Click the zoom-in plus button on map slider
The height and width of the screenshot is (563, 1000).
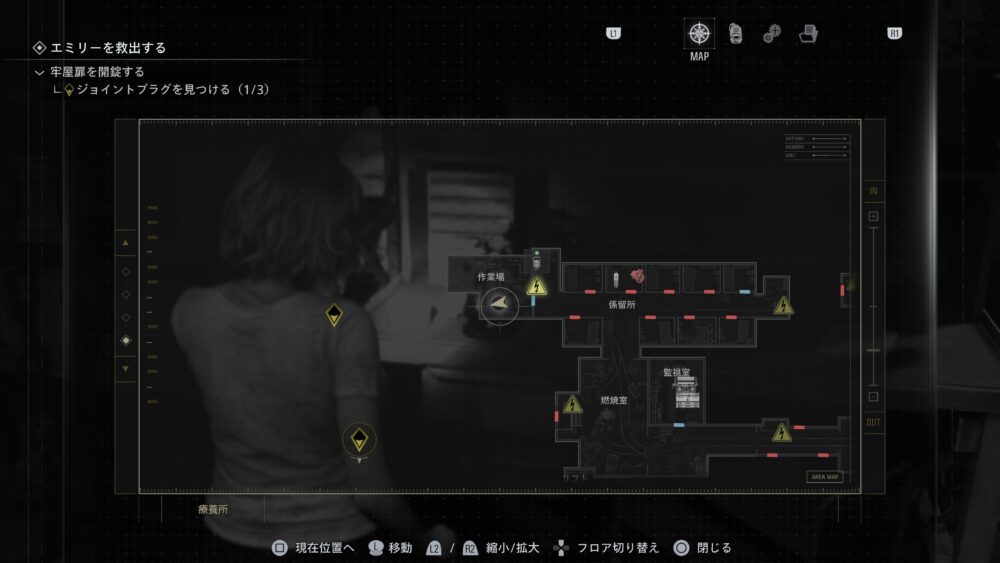[x=873, y=216]
